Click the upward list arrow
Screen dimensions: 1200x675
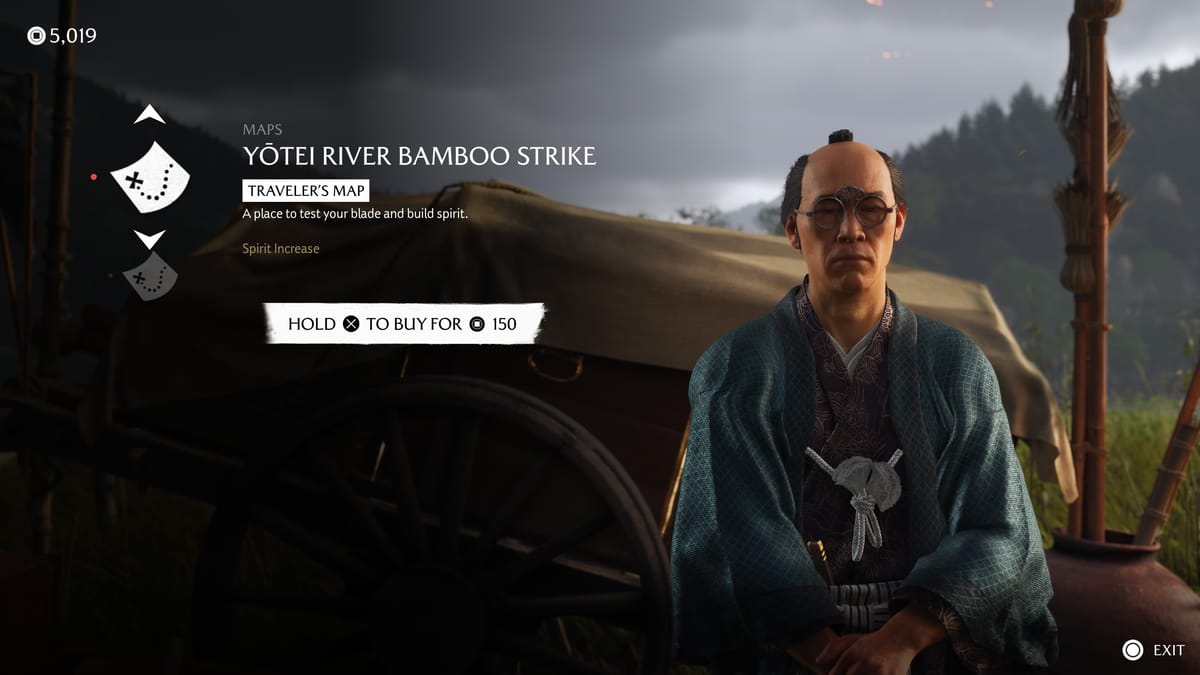(150, 115)
